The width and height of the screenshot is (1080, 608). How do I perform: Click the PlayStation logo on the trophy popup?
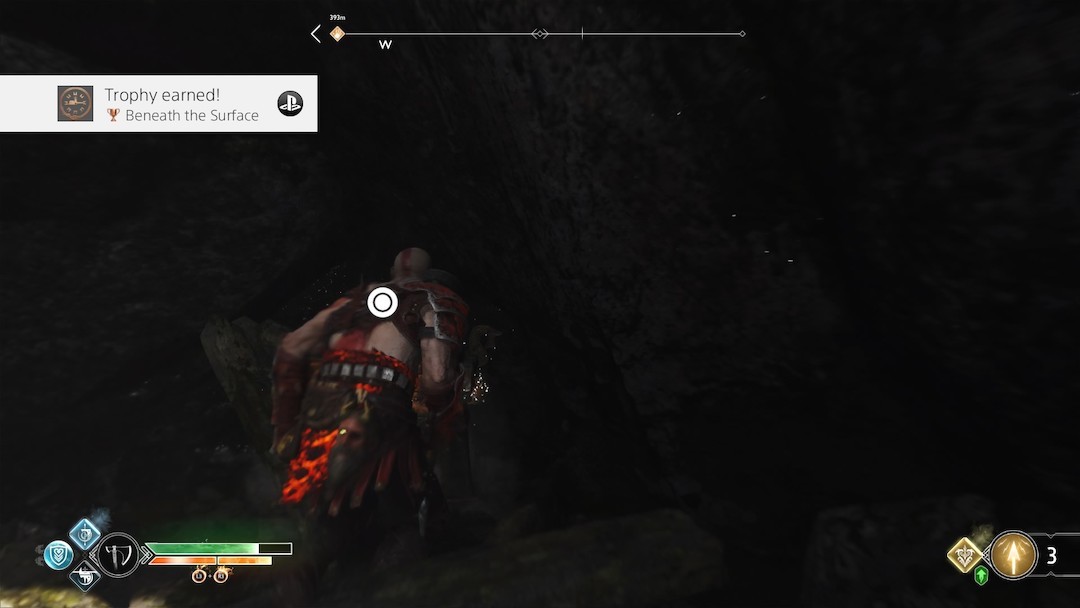290,104
